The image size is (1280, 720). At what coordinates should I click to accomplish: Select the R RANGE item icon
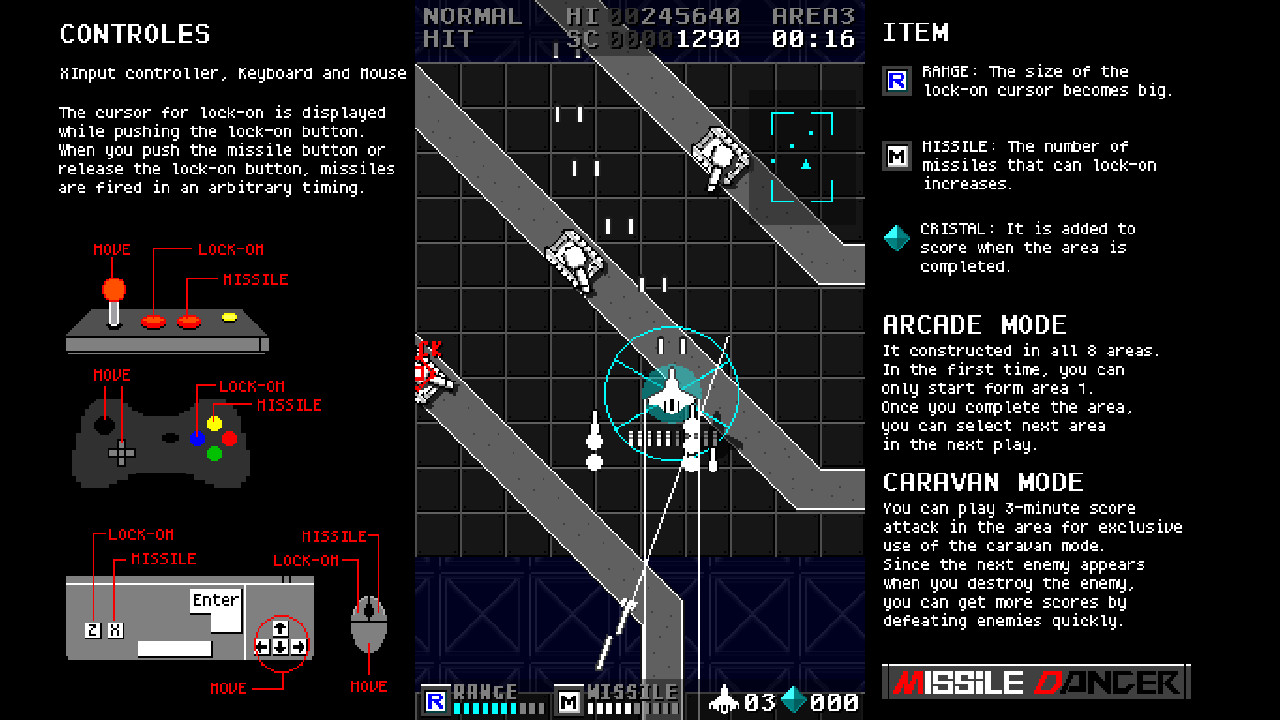(897, 81)
